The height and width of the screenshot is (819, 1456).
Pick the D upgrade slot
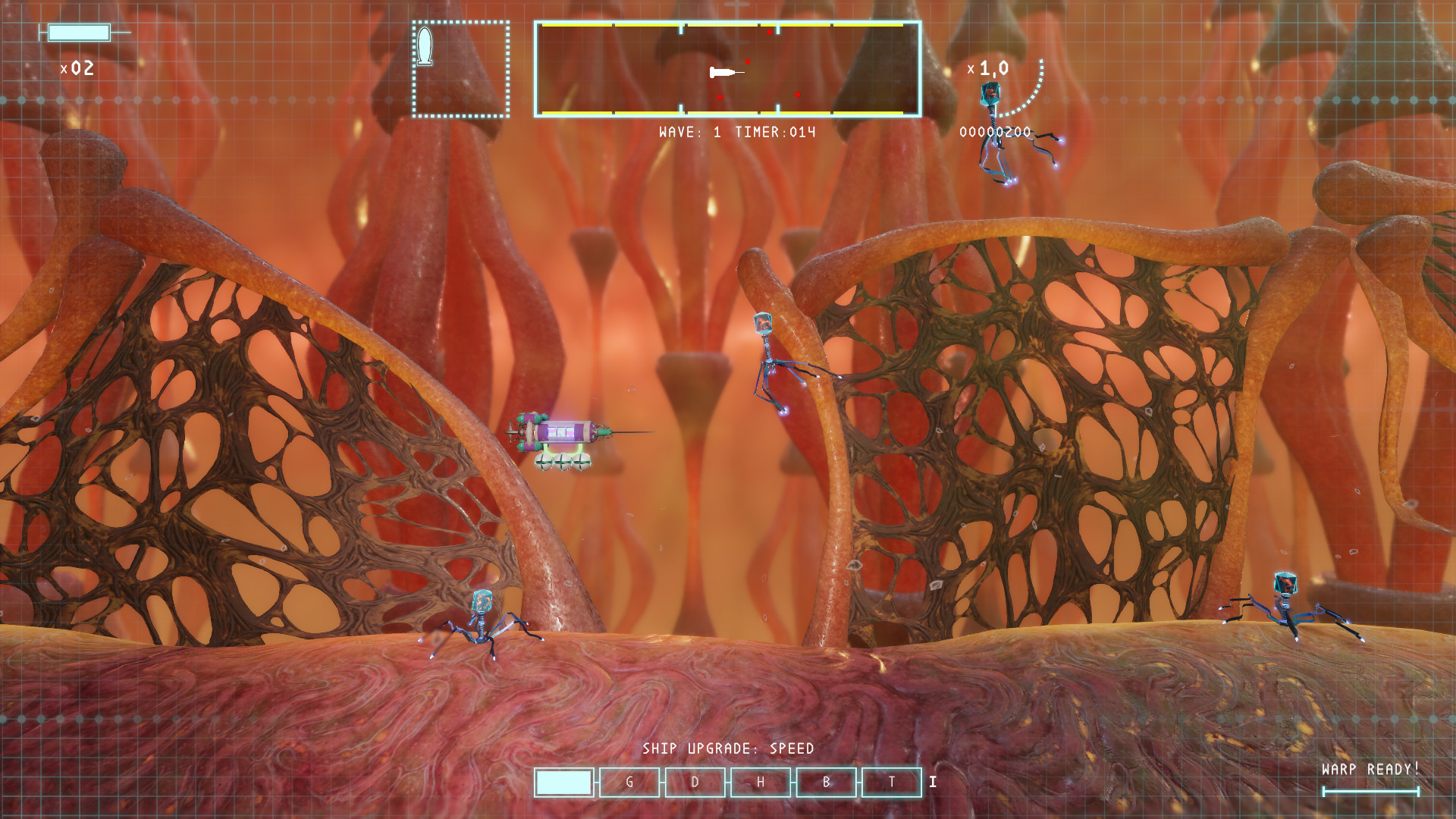click(x=695, y=783)
